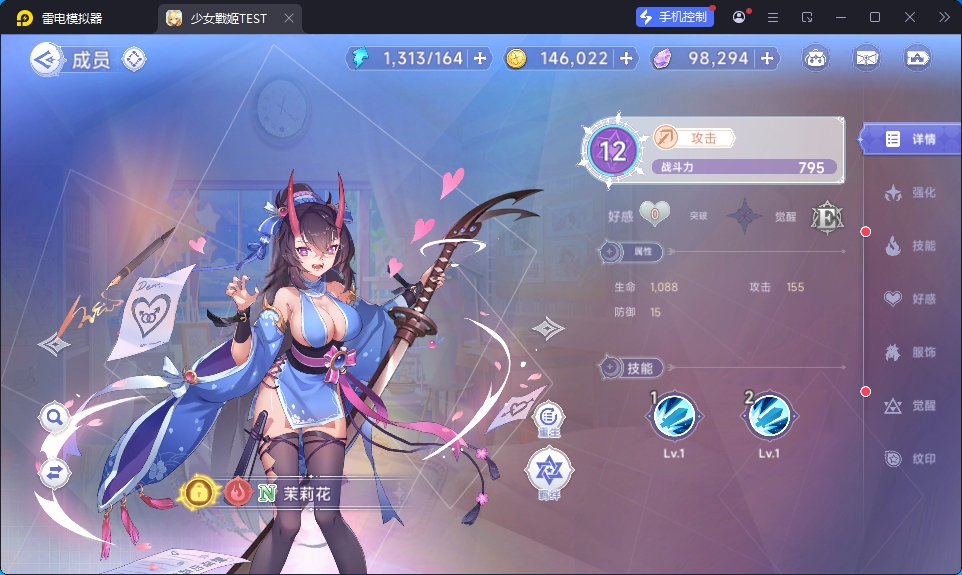
Task: Select the second skill icon
Action: pos(769,415)
